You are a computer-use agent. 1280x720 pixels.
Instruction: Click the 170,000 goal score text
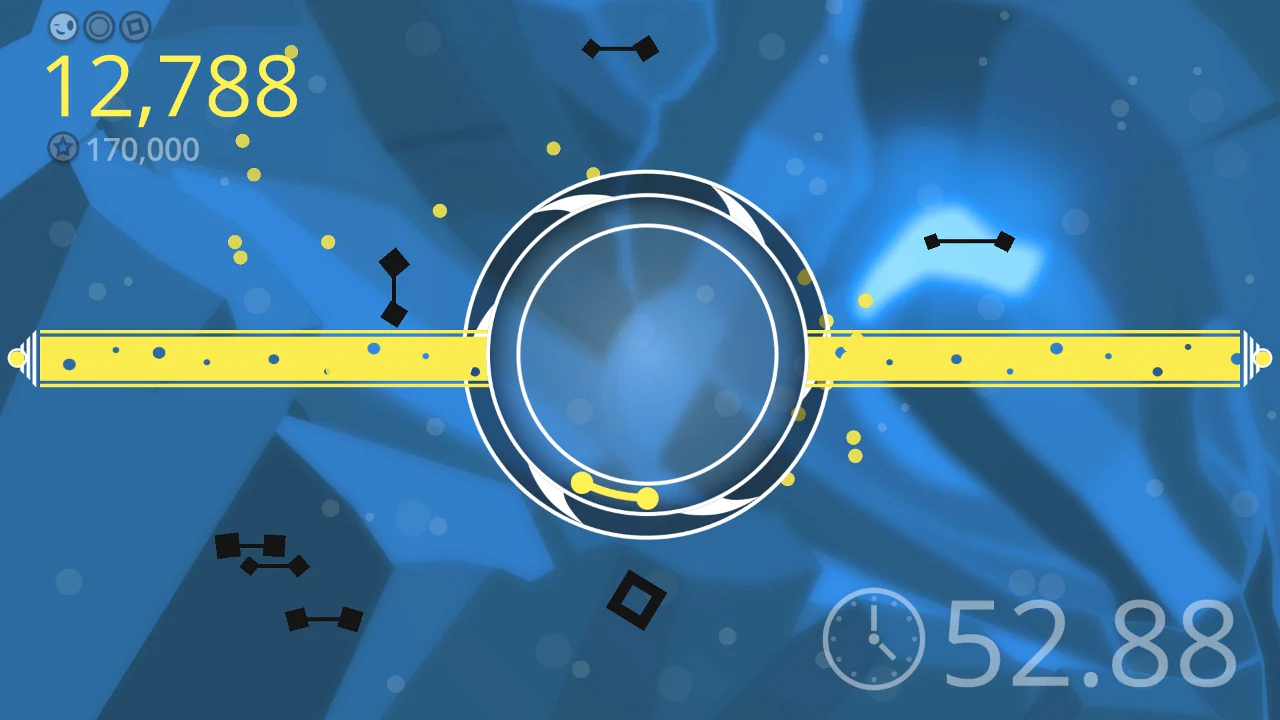point(143,148)
